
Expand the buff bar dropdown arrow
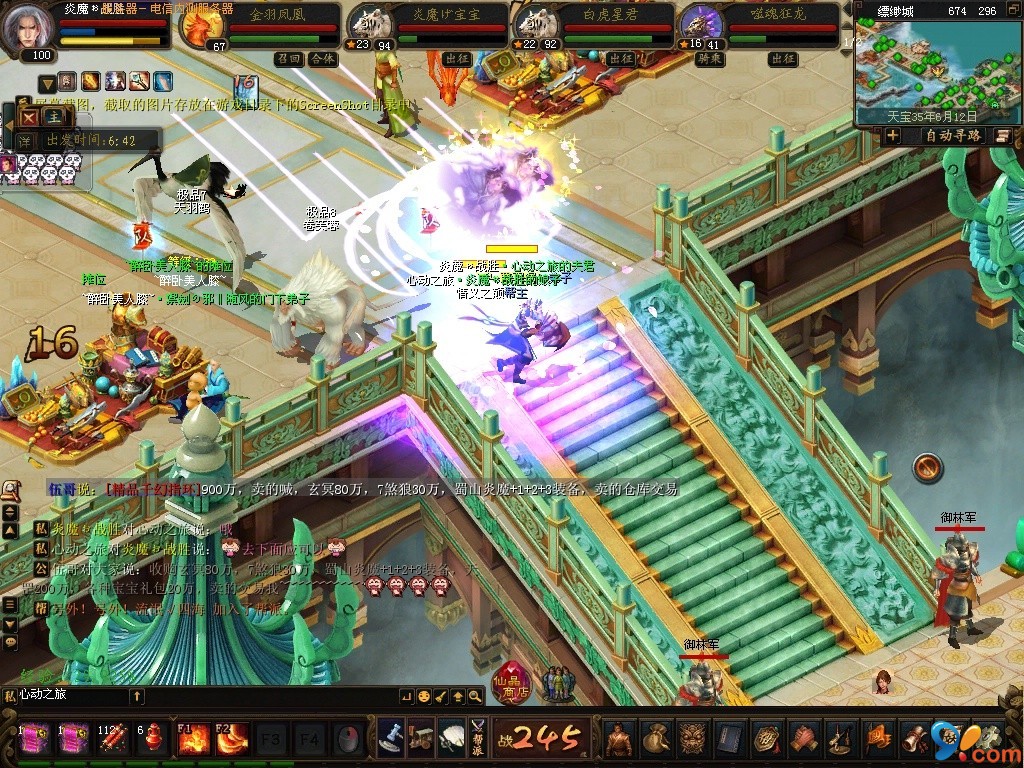[46, 82]
